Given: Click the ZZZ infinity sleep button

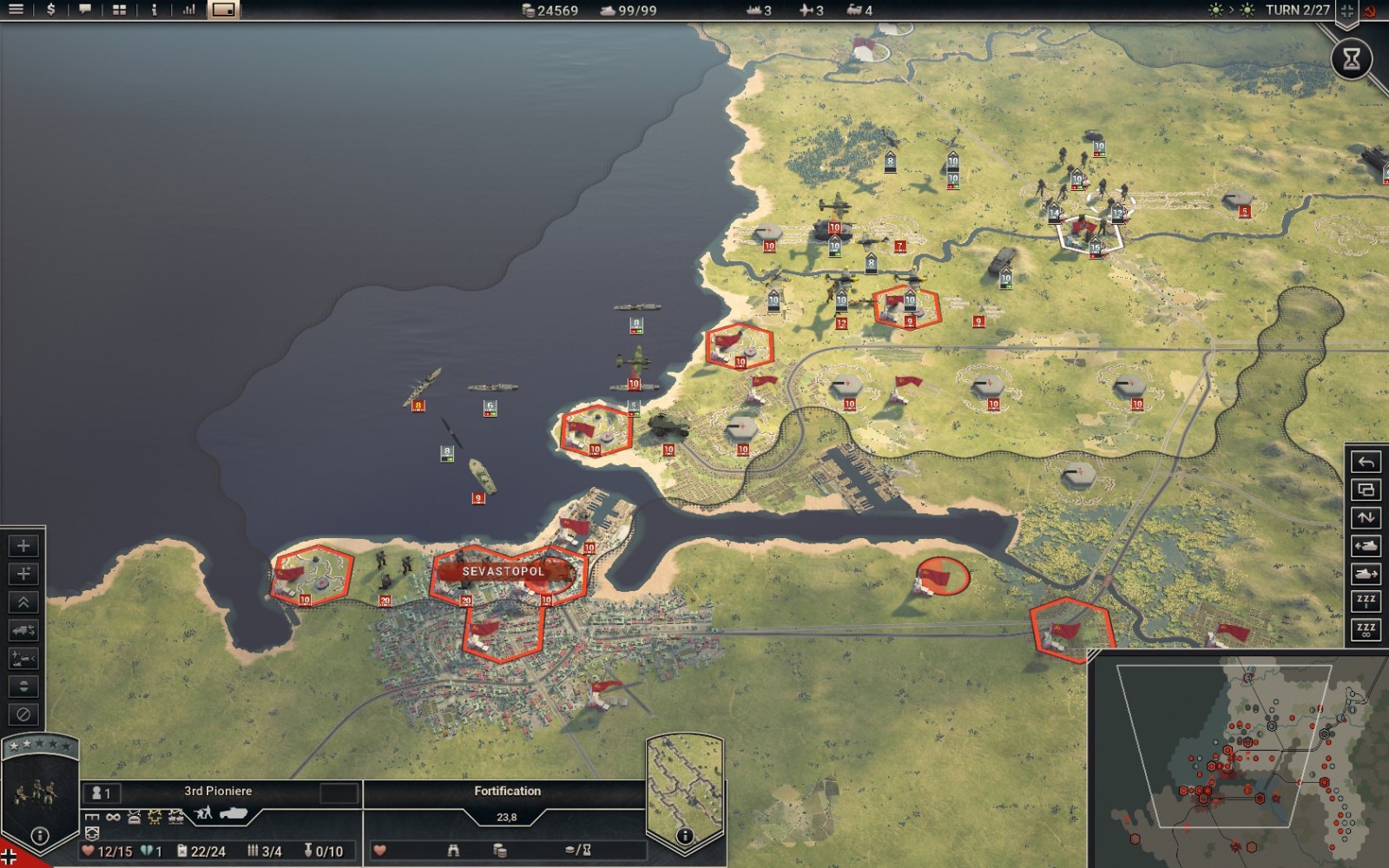Looking at the screenshot, I should point(1366,629).
